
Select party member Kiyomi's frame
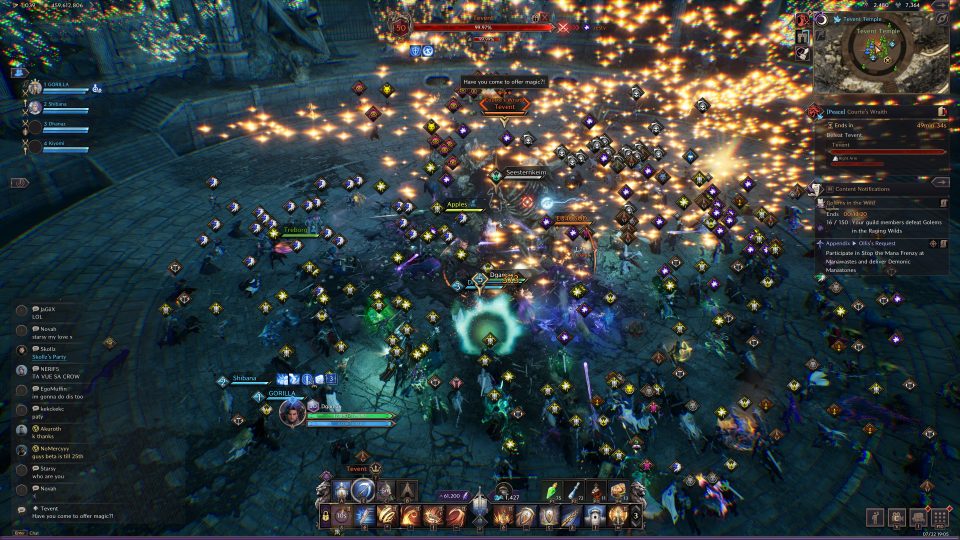(60, 145)
